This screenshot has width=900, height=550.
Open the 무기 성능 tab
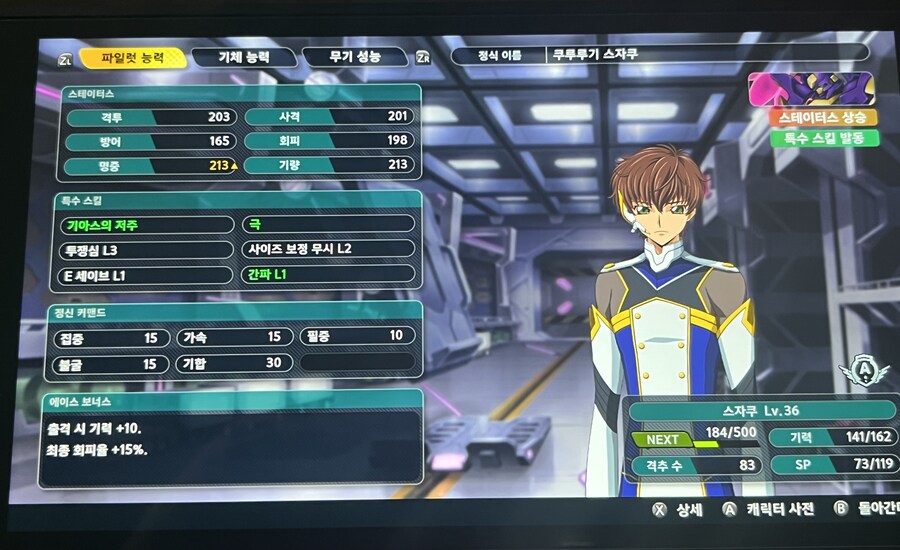(x=355, y=57)
